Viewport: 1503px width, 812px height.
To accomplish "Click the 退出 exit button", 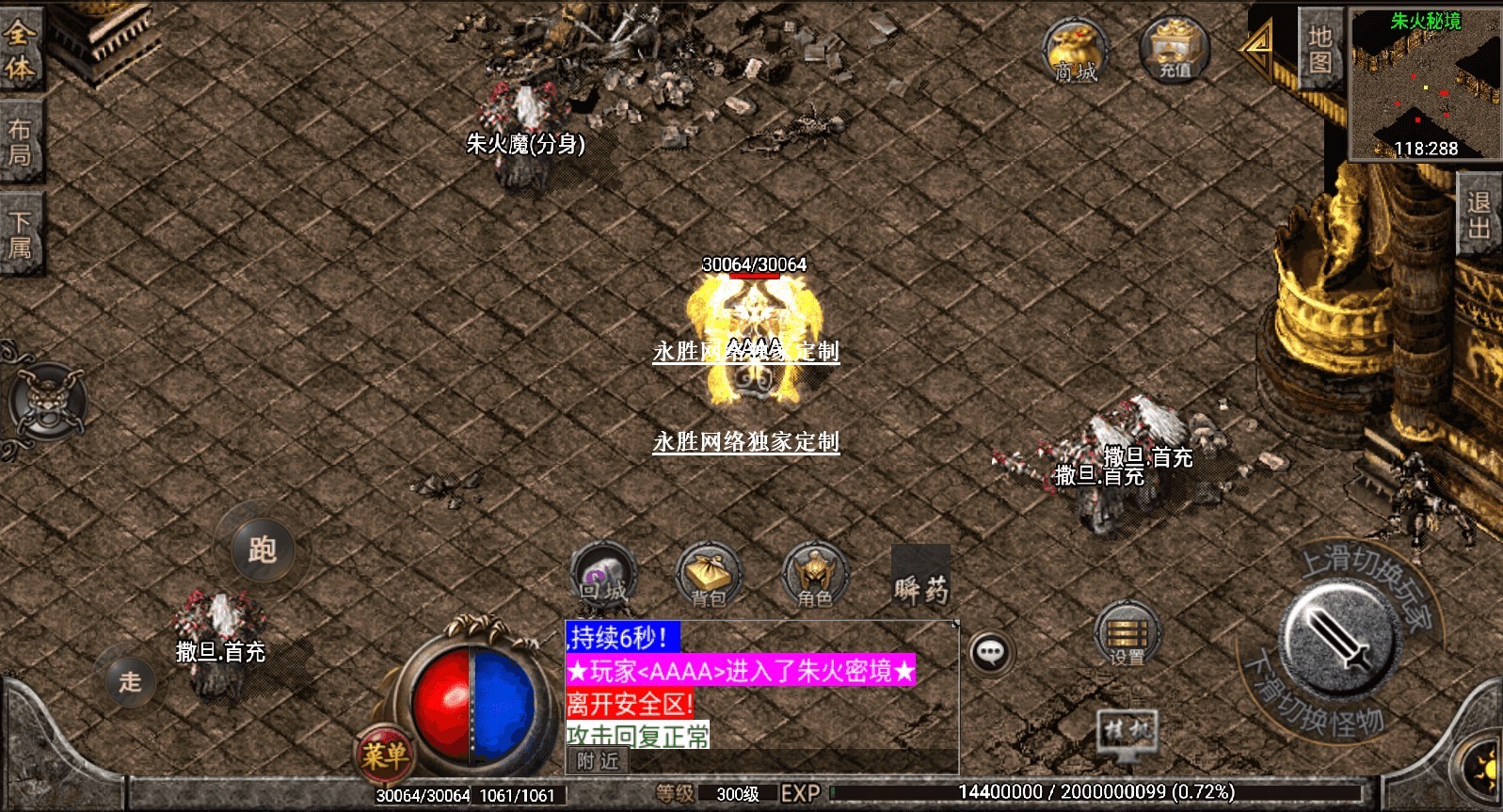I will [1478, 215].
